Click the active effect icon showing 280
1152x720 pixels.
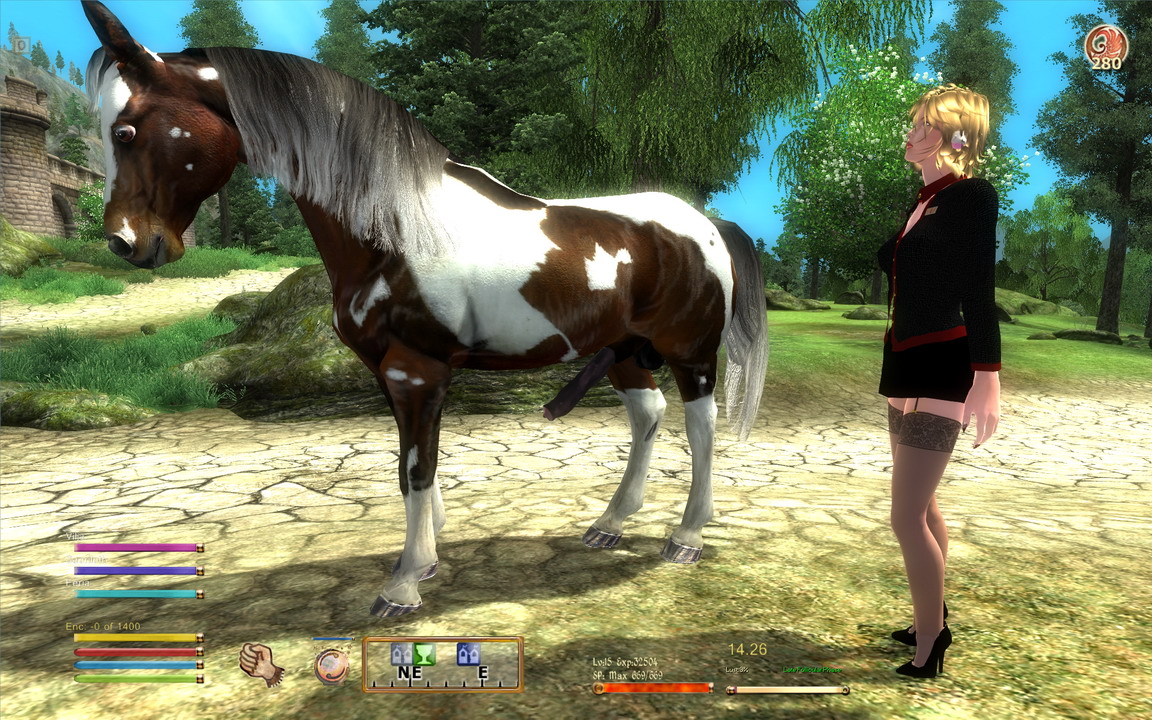pyautogui.click(x=1106, y=46)
